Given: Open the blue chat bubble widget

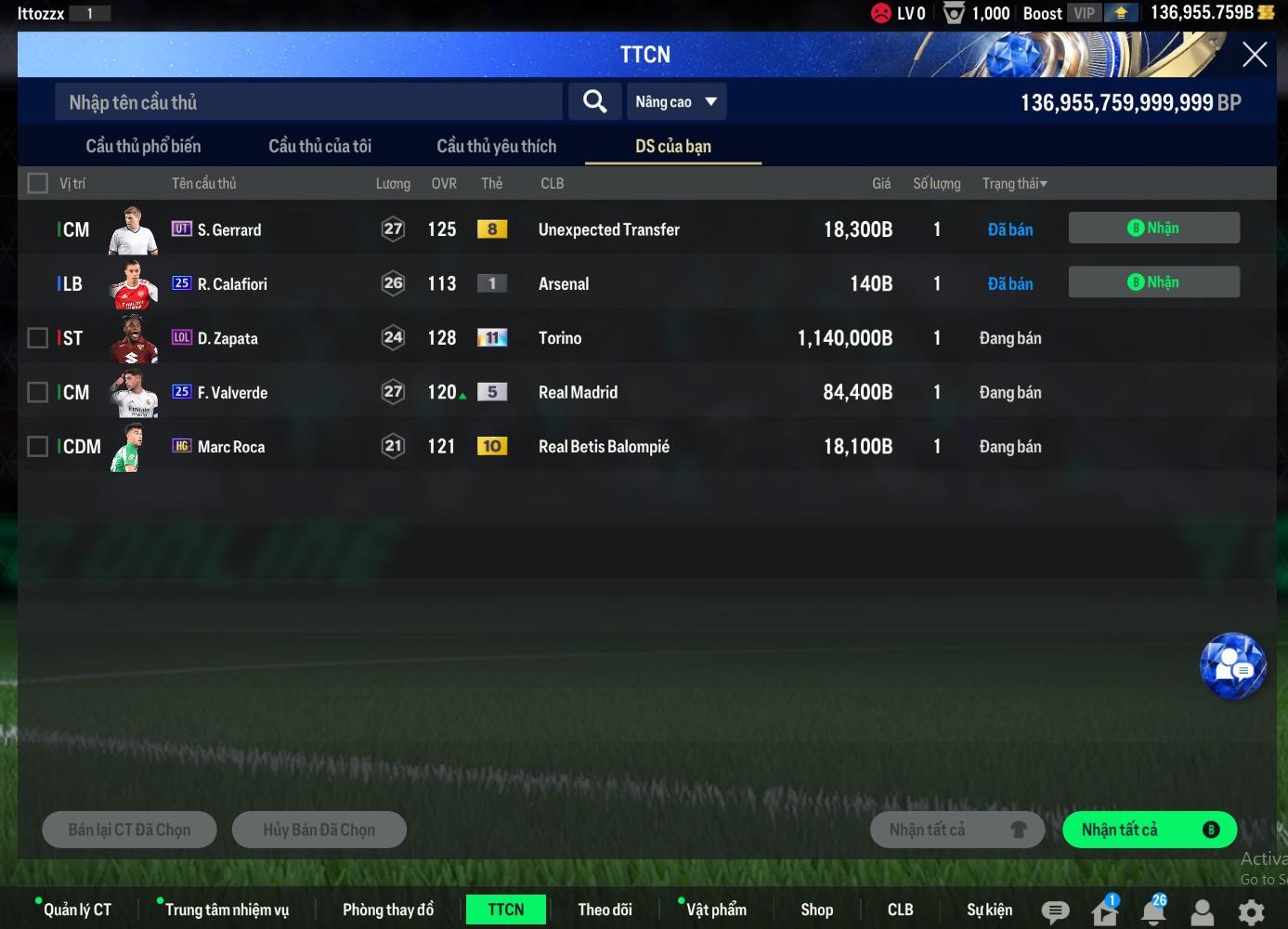Looking at the screenshot, I should click(1232, 665).
